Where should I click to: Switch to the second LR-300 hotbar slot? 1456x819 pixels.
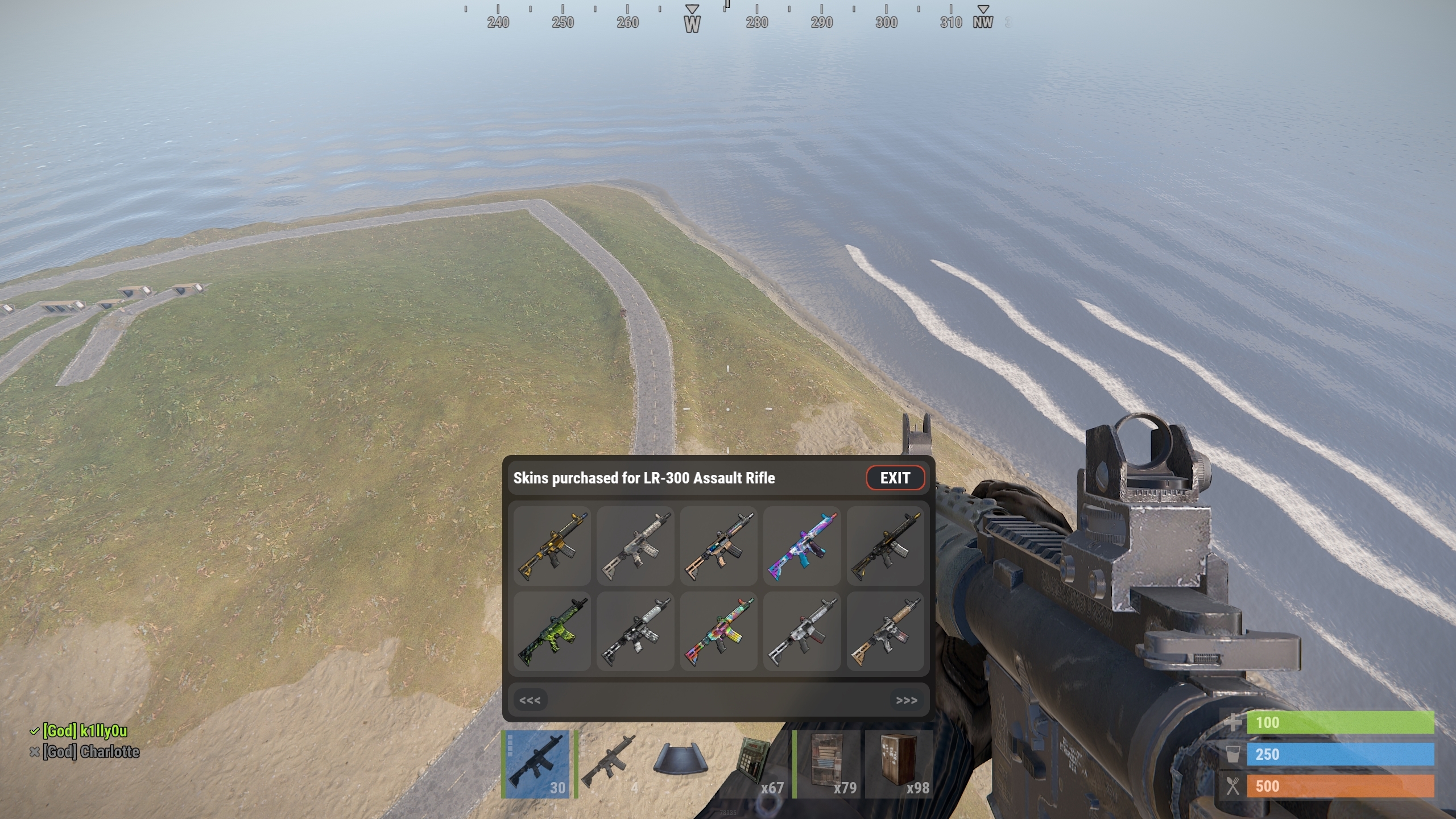click(x=609, y=764)
